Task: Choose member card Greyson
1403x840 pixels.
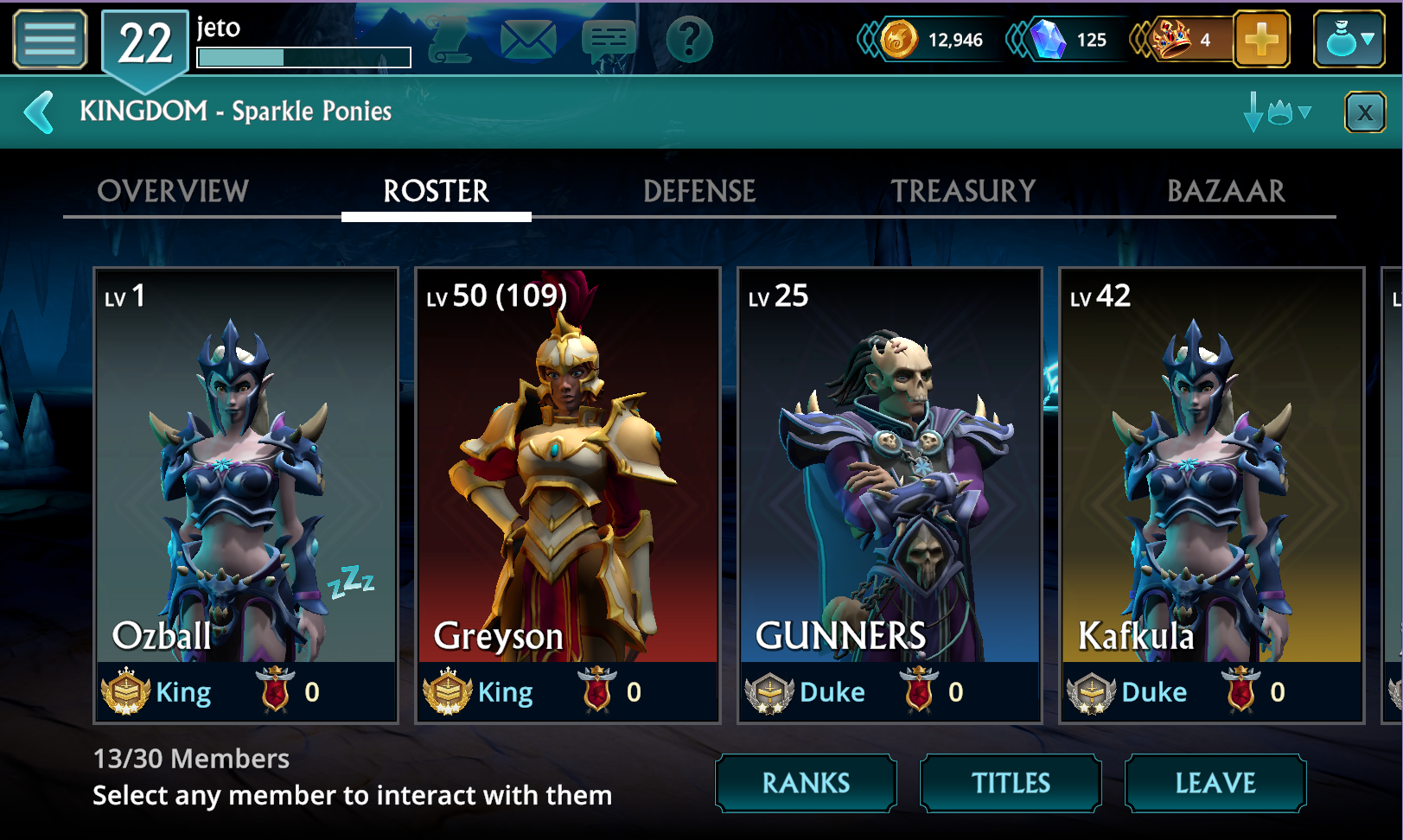Action: click(x=567, y=494)
